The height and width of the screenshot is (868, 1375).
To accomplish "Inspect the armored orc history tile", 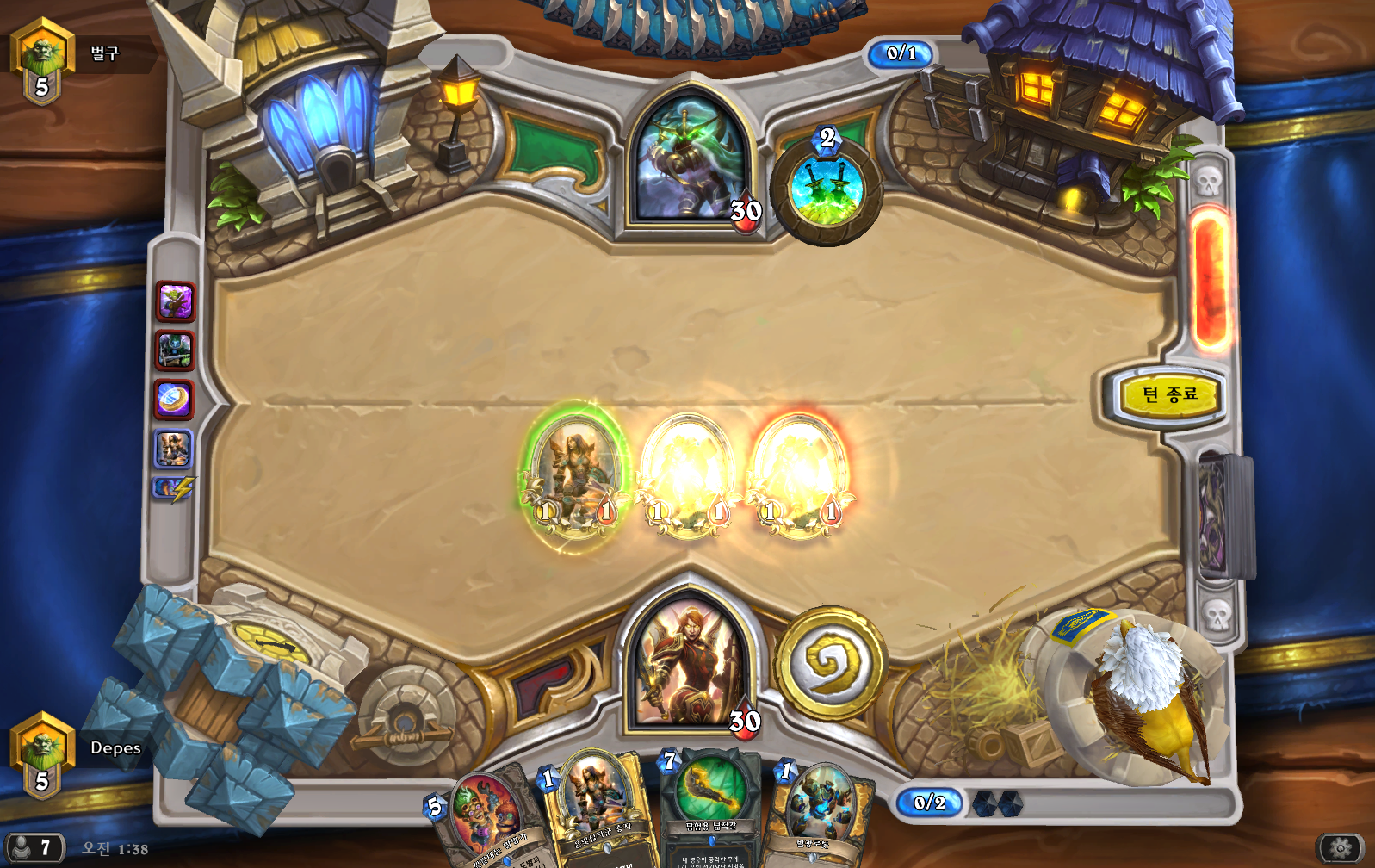I will tap(175, 351).
